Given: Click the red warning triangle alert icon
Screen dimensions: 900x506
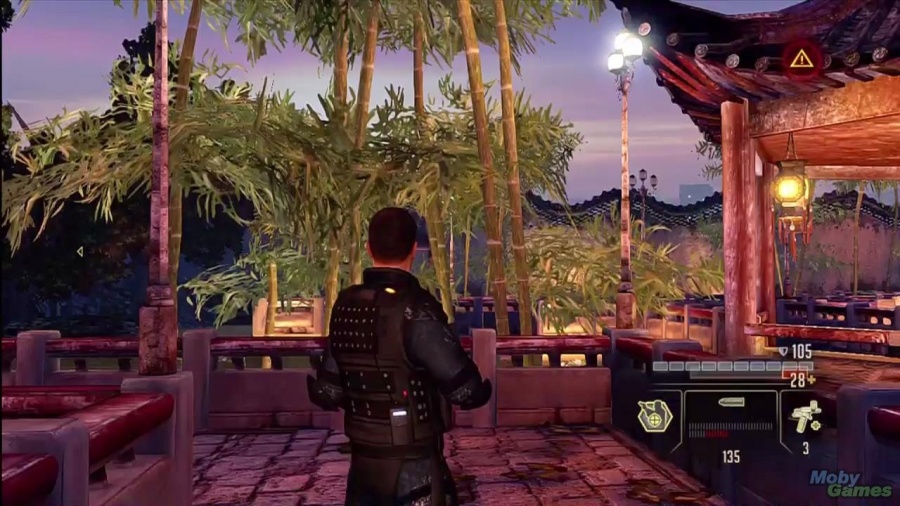Looking at the screenshot, I should point(801,58).
